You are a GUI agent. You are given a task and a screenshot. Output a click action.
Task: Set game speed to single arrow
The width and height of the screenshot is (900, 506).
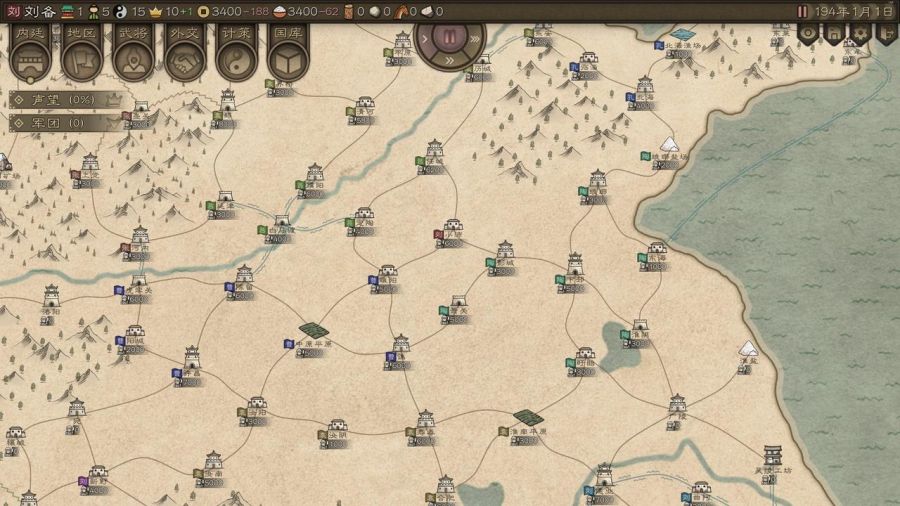(424, 39)
